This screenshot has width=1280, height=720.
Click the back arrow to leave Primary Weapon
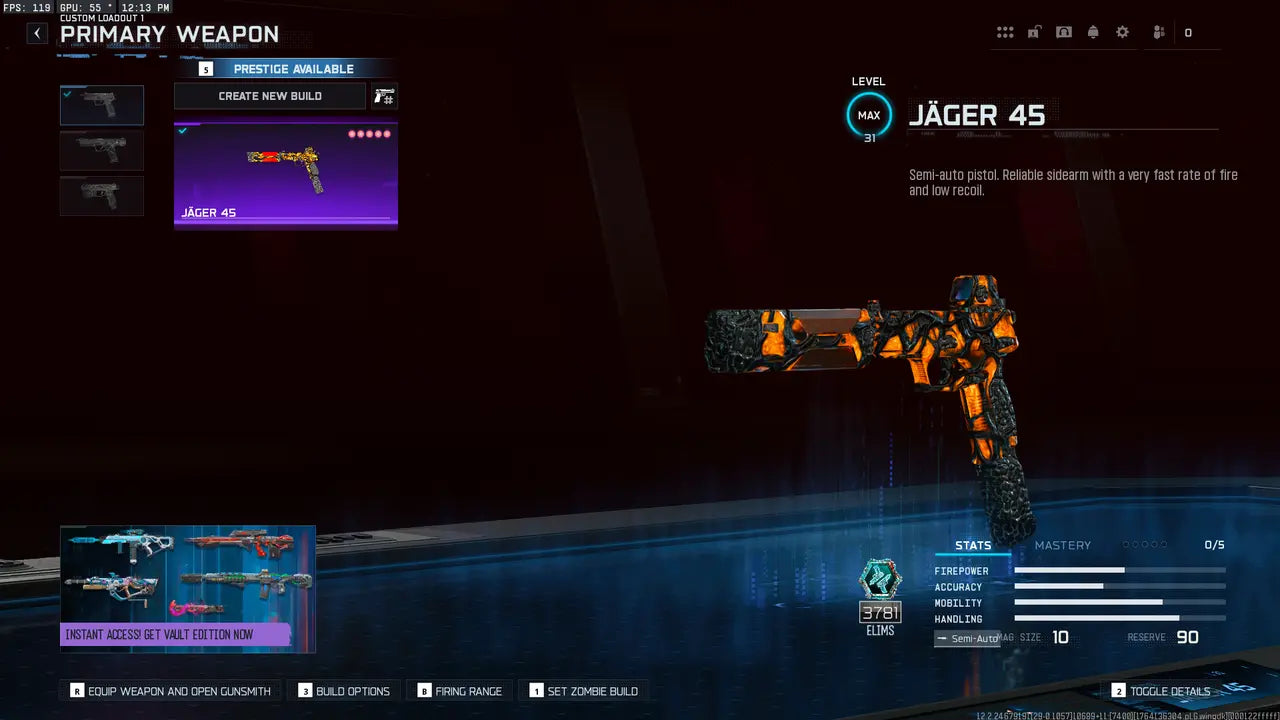[x=36, y=32]
